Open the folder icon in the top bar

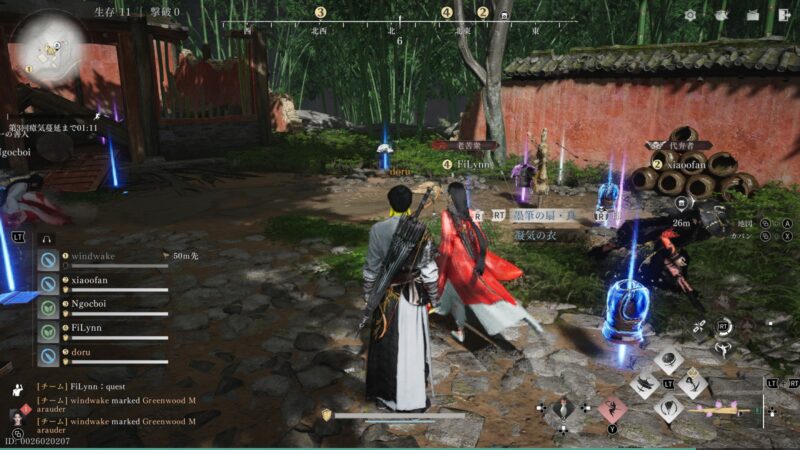click(753, 15)
